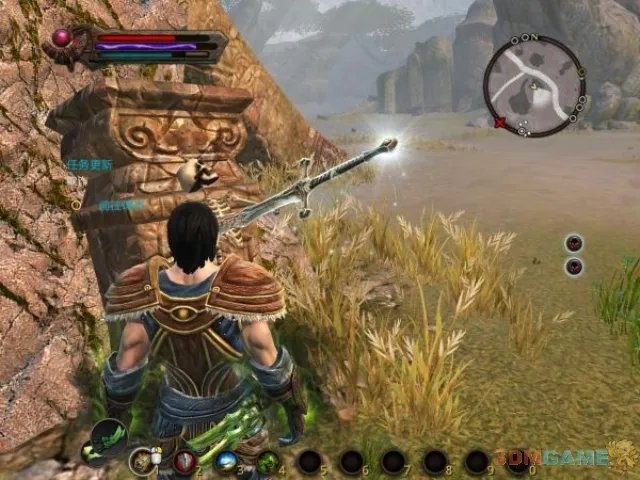Select the red X marker on minimap

coord(499,123)
